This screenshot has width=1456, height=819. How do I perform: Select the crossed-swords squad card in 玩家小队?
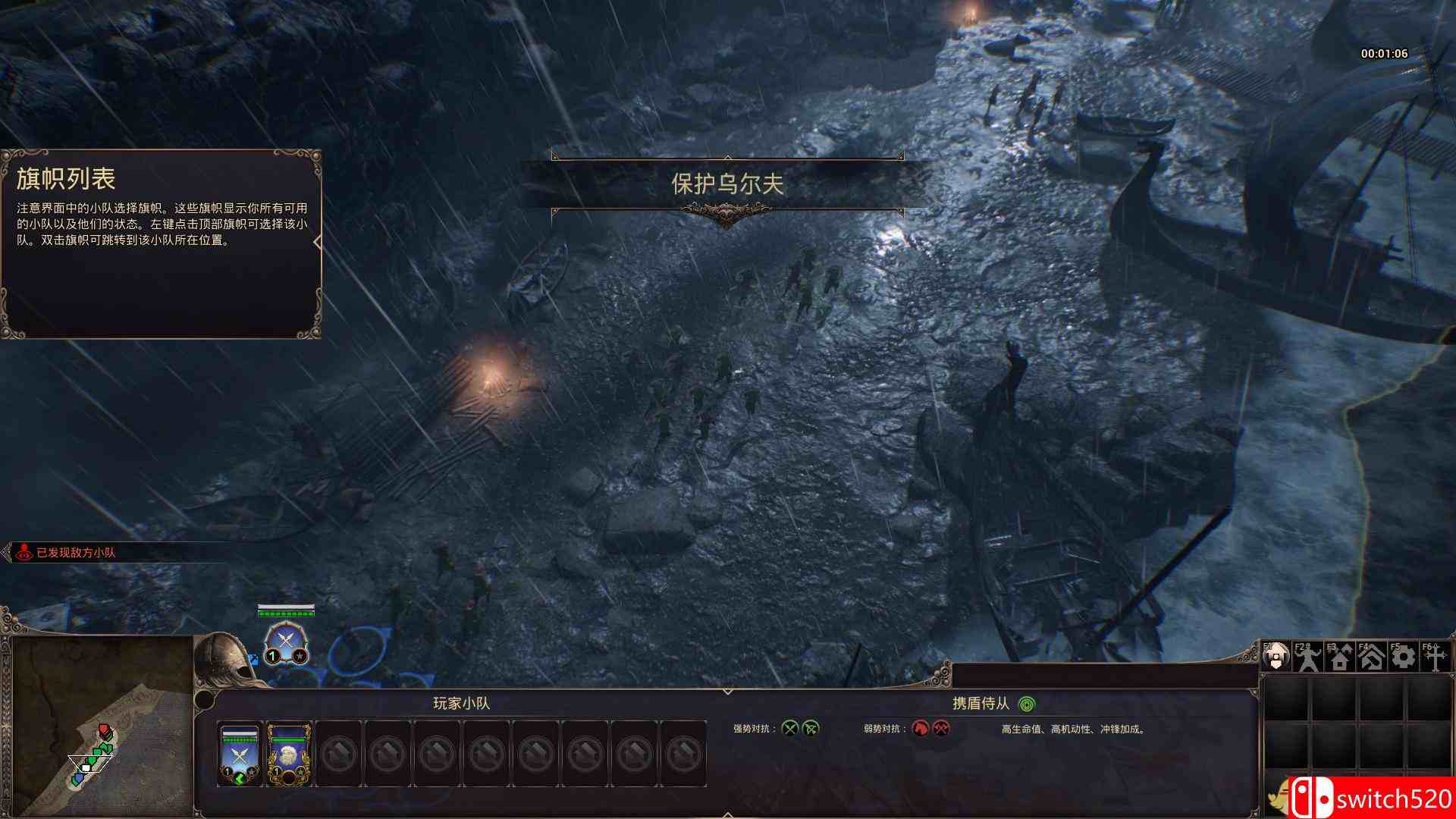[240, 753]
